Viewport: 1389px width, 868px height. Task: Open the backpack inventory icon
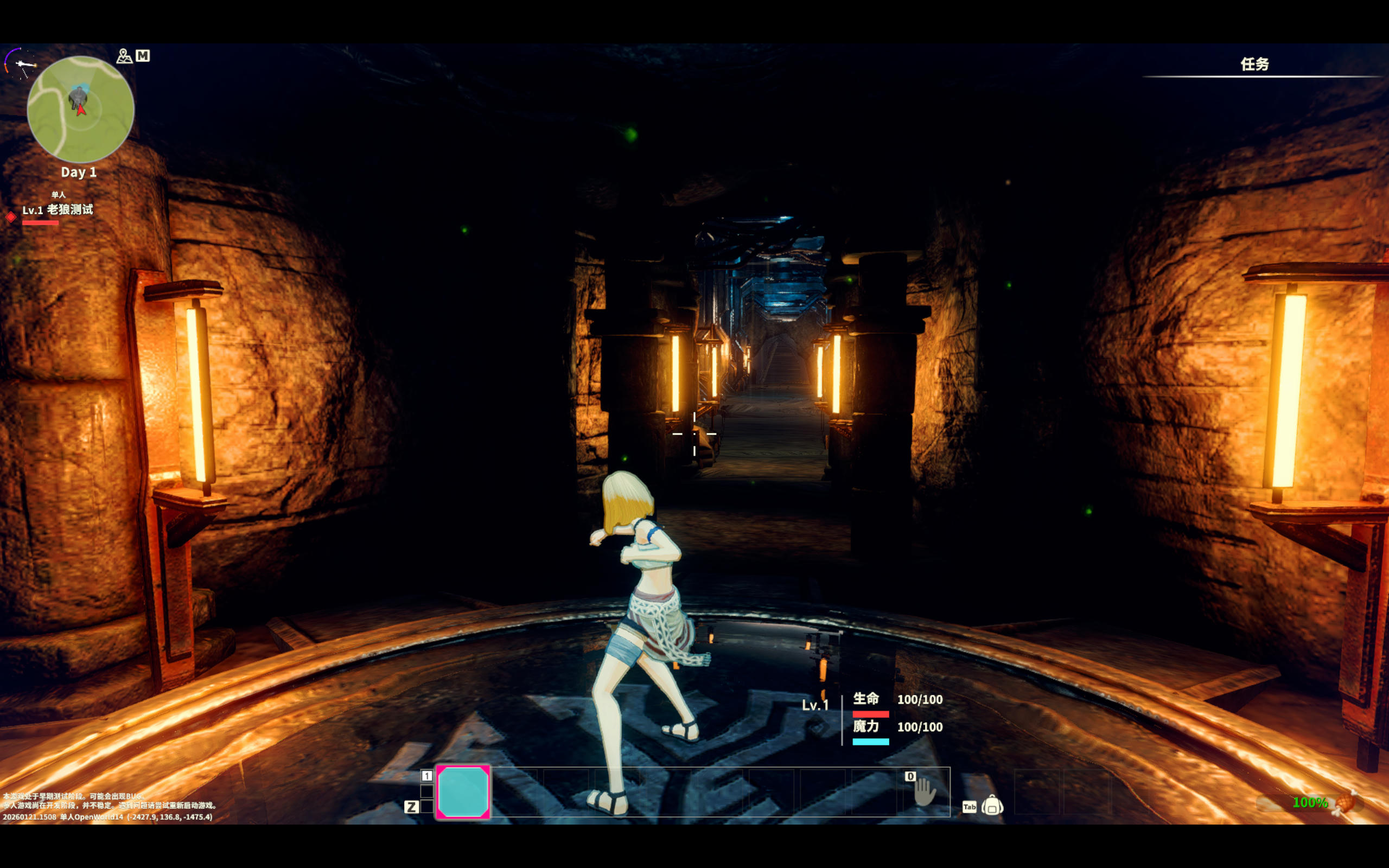coord(992,806)
